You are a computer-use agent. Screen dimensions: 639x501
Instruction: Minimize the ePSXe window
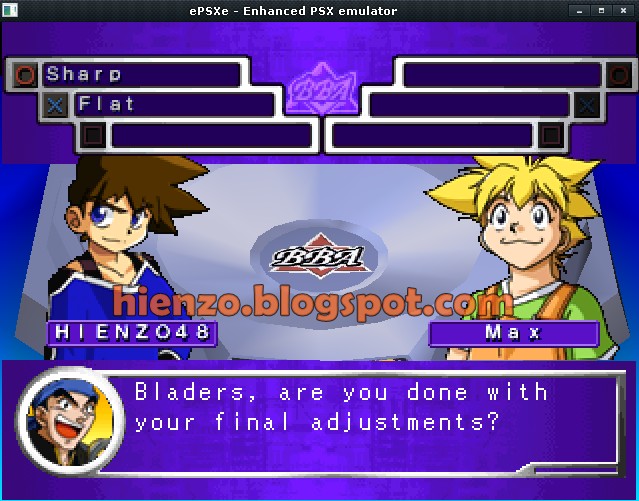tap(579, 10)
